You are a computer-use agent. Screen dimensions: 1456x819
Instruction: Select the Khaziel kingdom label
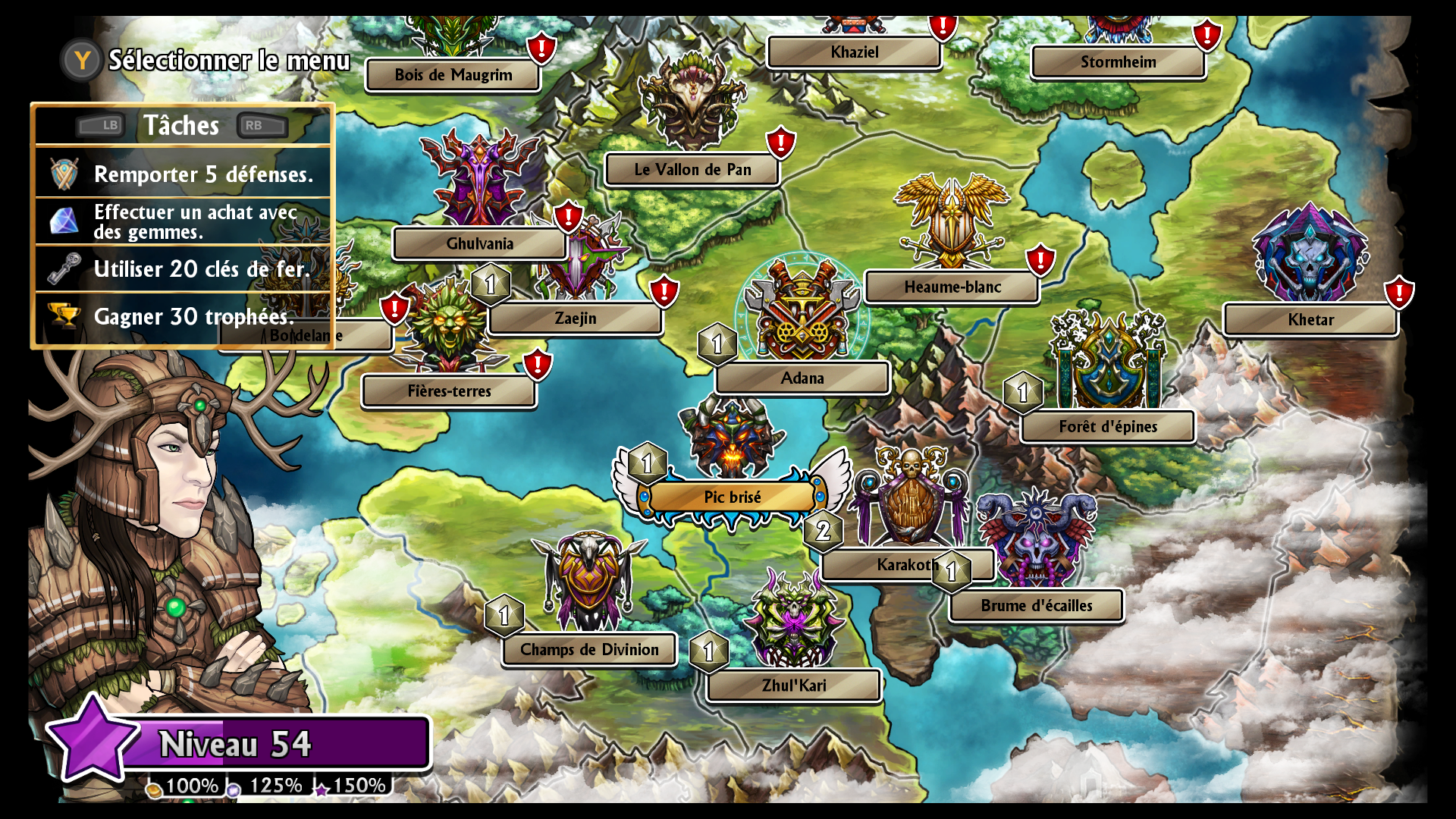(x=854, y=52)
